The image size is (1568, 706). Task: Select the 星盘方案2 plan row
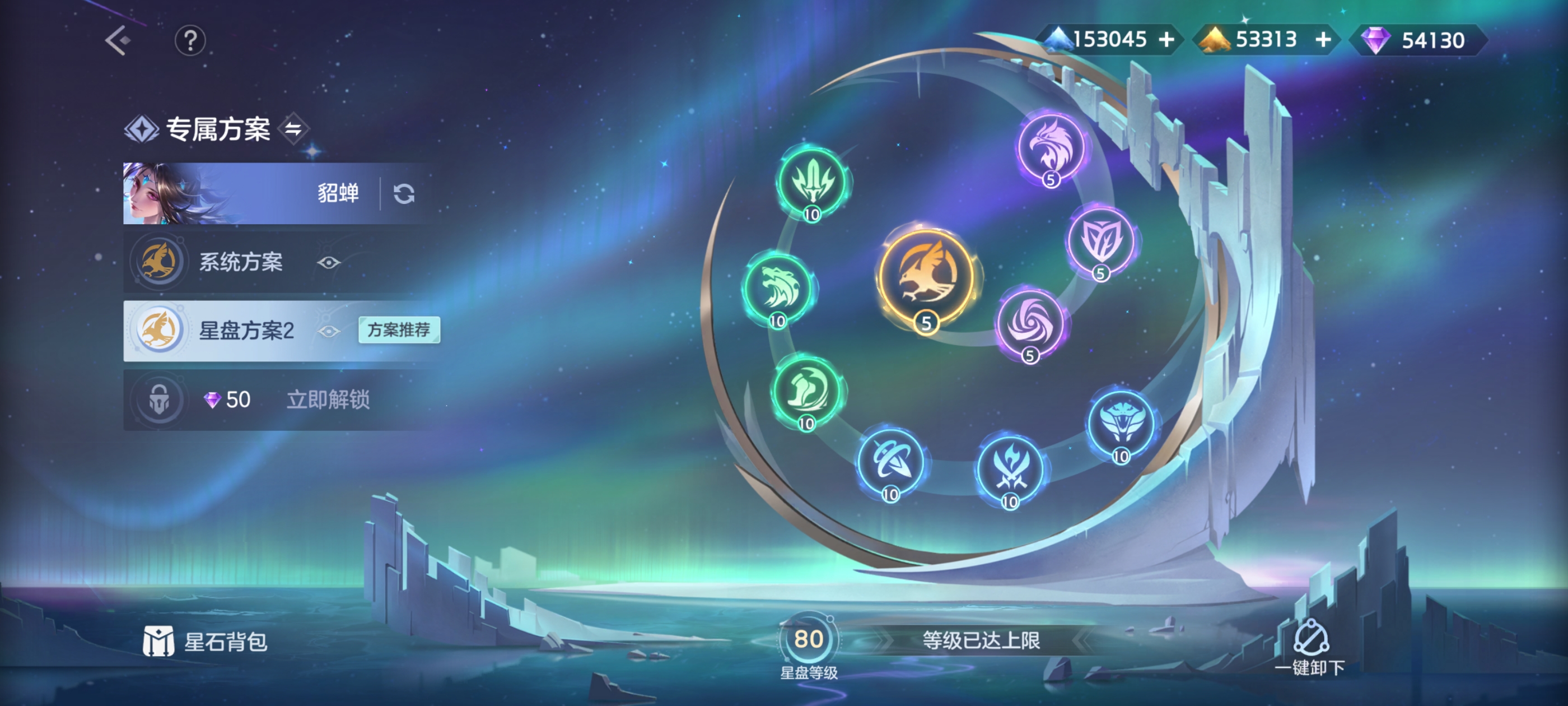(246, 331)
